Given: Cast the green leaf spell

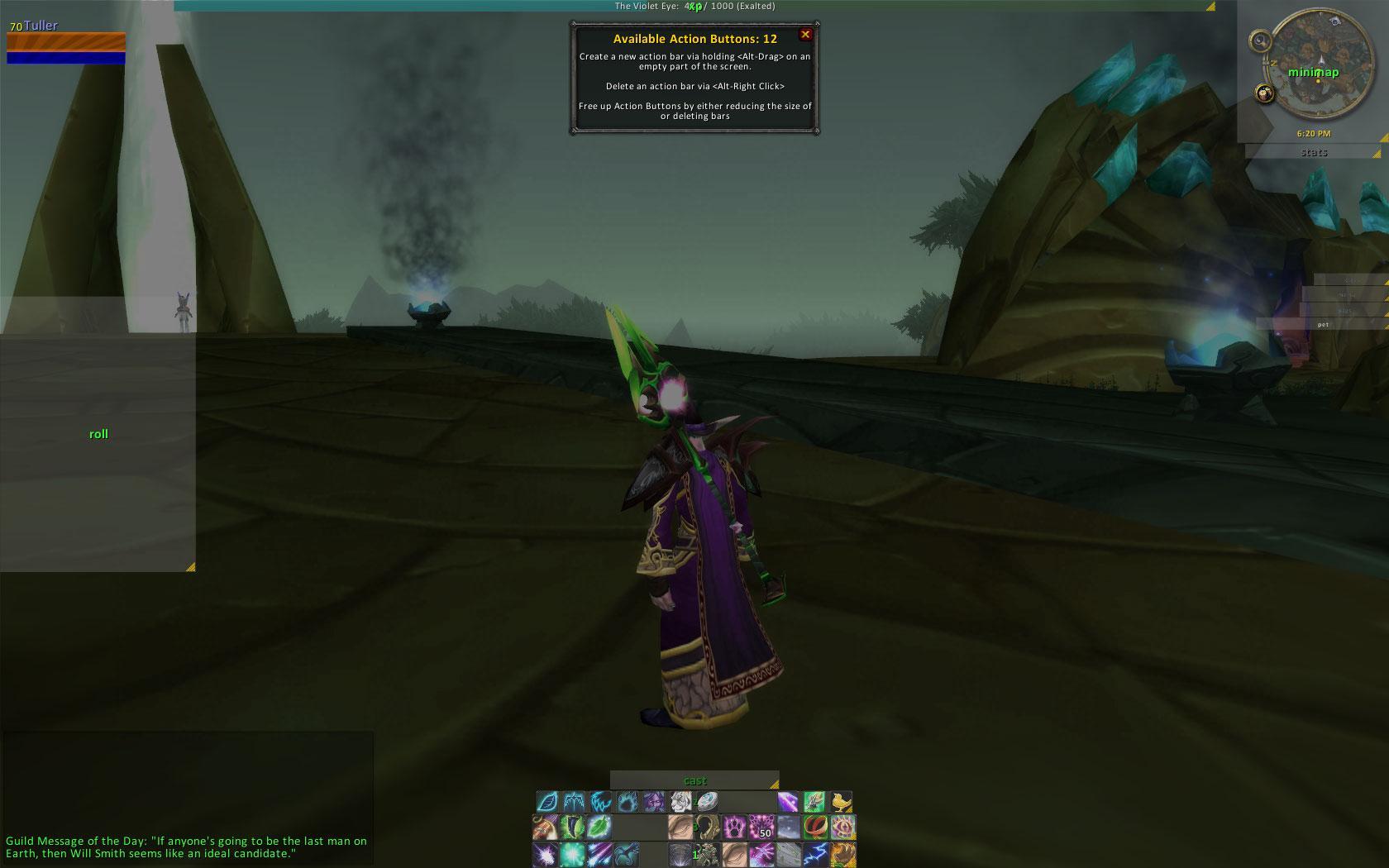Looking at the screenshot, I should click(x=599, y=827).
